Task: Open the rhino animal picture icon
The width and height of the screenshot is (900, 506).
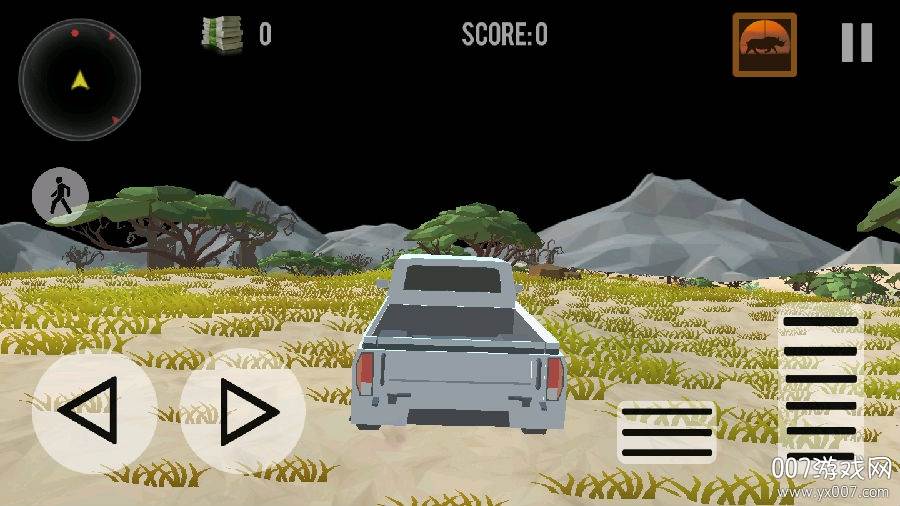Action: [x=765, y=45]
